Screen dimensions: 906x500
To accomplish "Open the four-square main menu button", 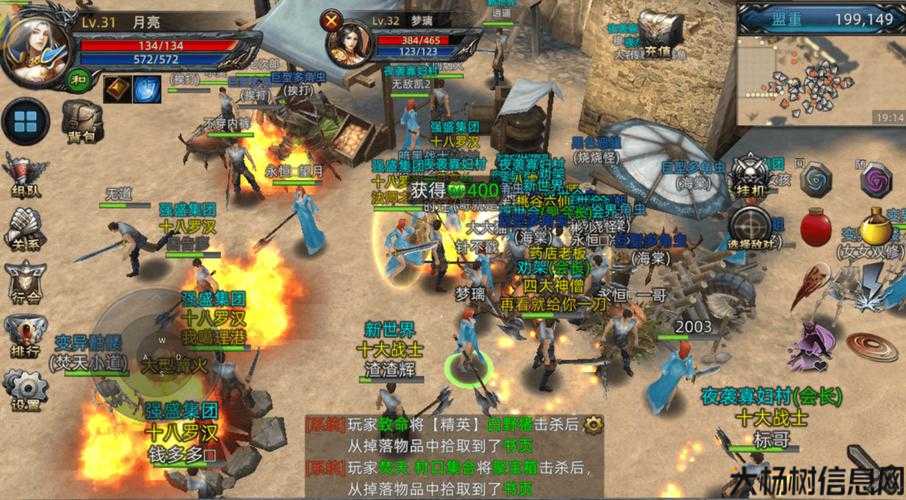I will [x=25, y=123].
